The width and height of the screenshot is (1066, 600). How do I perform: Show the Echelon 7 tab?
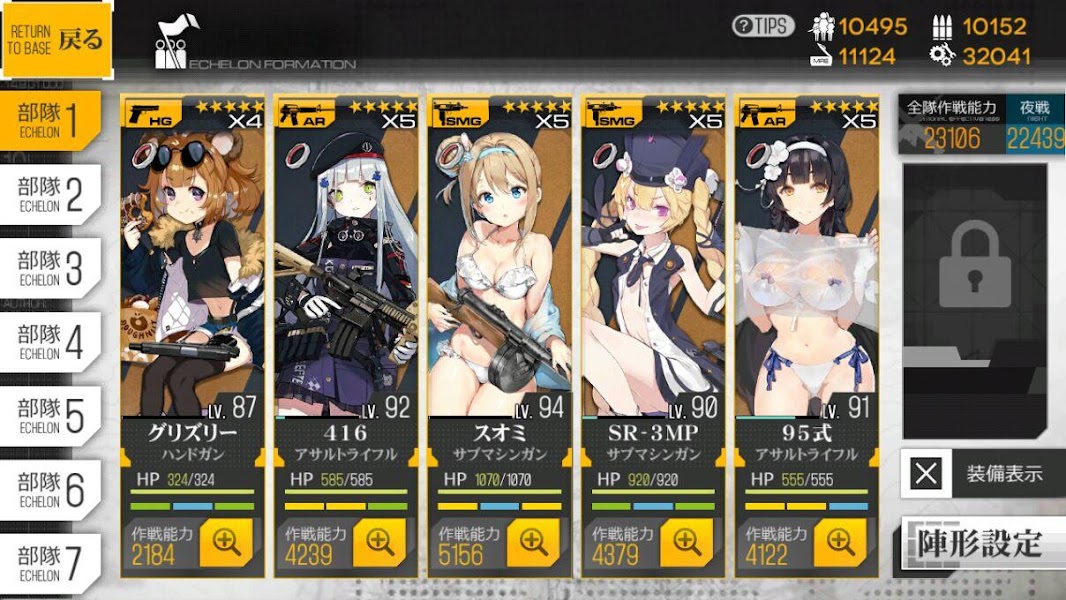point(50,564)
